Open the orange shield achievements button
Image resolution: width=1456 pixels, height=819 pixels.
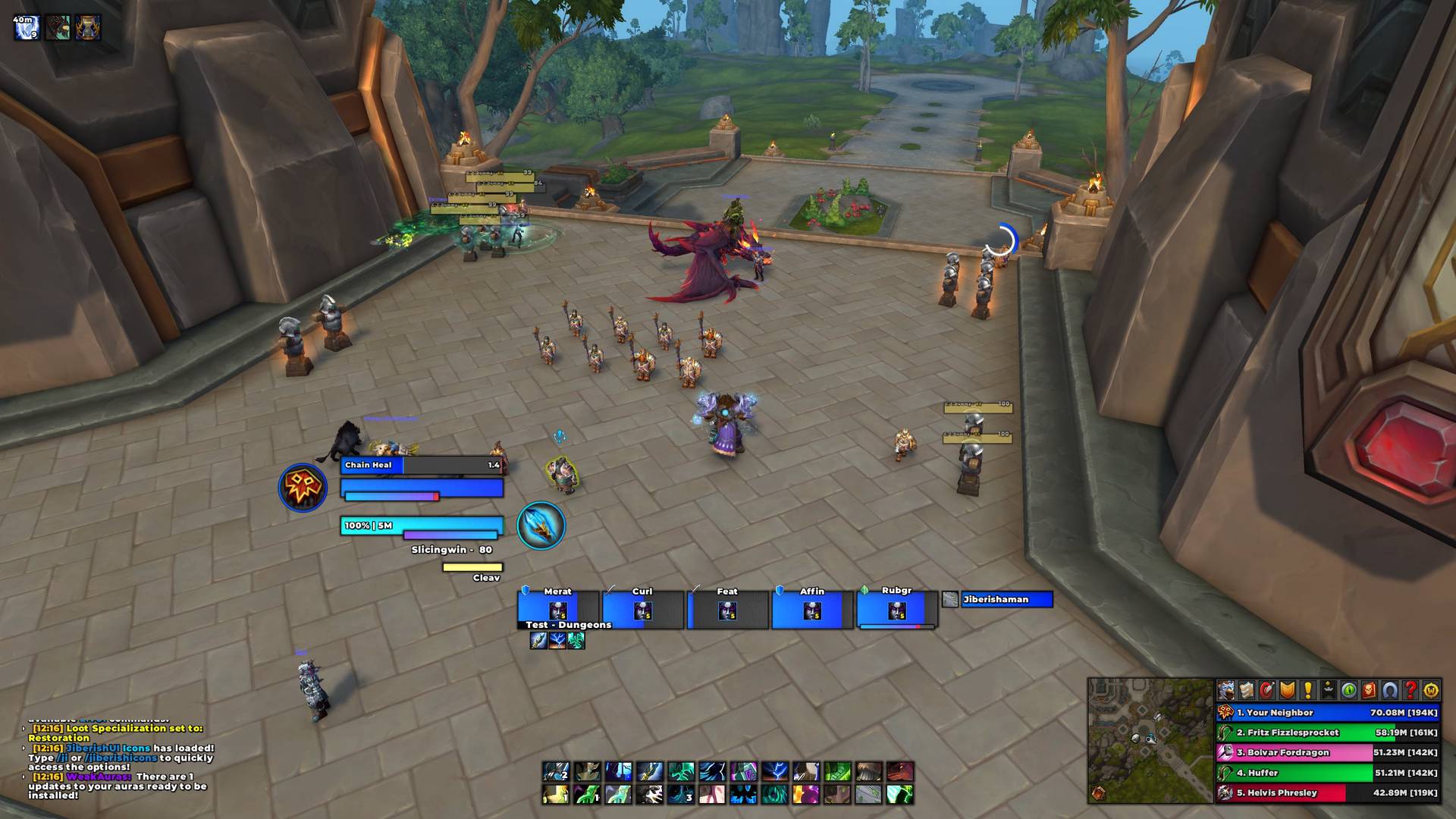[1288, 690]
